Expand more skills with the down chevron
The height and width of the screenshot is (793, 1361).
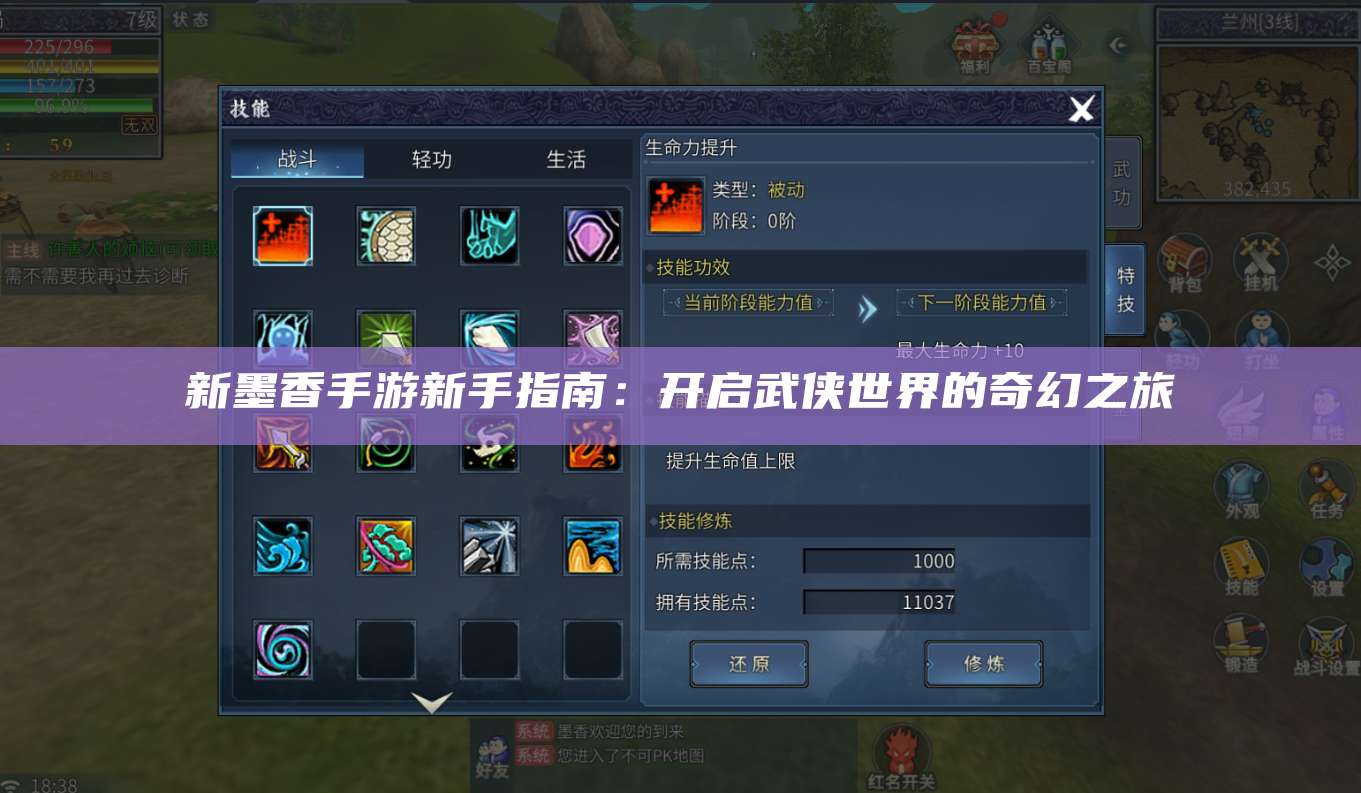click(431, 703)
